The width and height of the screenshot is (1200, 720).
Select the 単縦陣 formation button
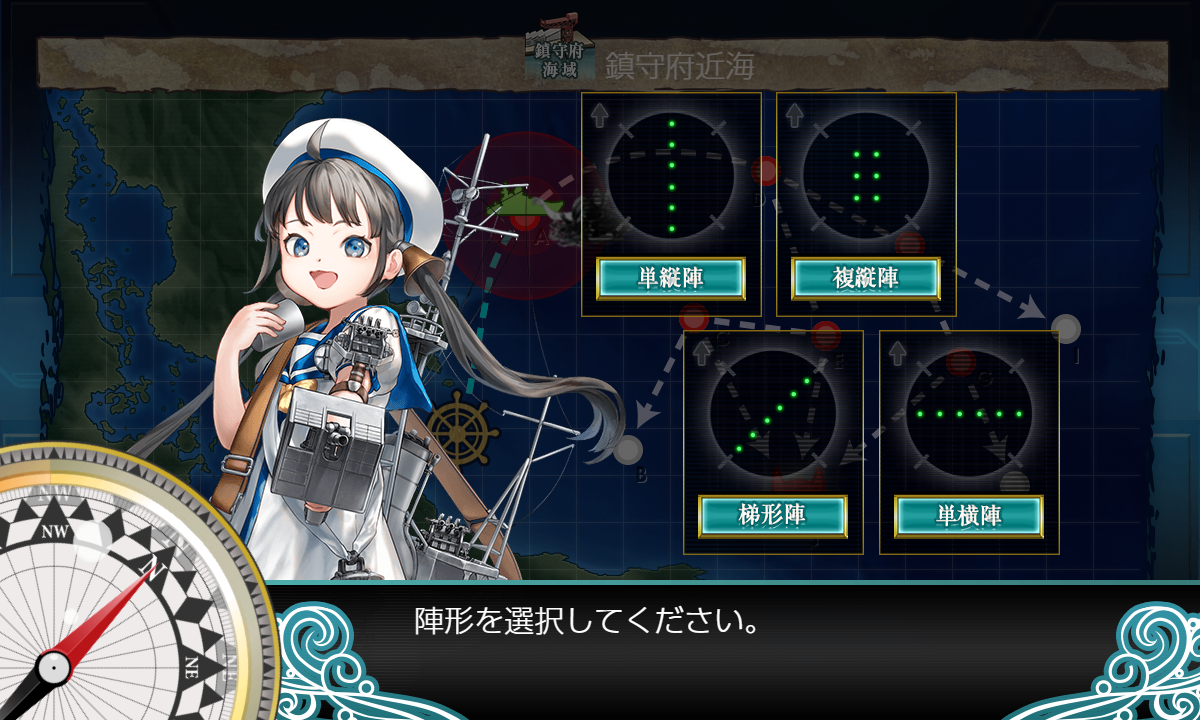click(x=671, y=278)
